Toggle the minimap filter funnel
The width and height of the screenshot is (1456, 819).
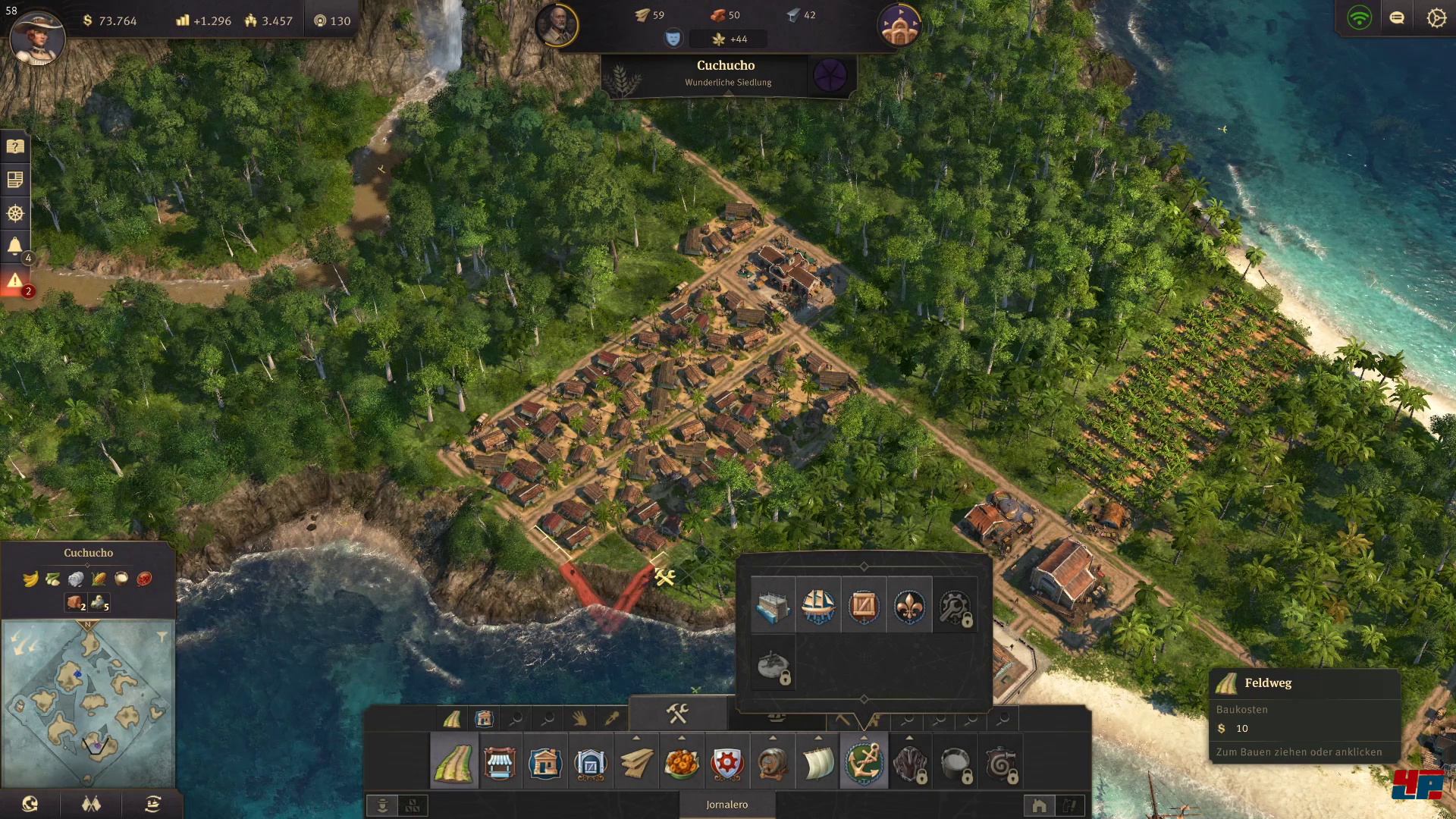coord(162,637)
